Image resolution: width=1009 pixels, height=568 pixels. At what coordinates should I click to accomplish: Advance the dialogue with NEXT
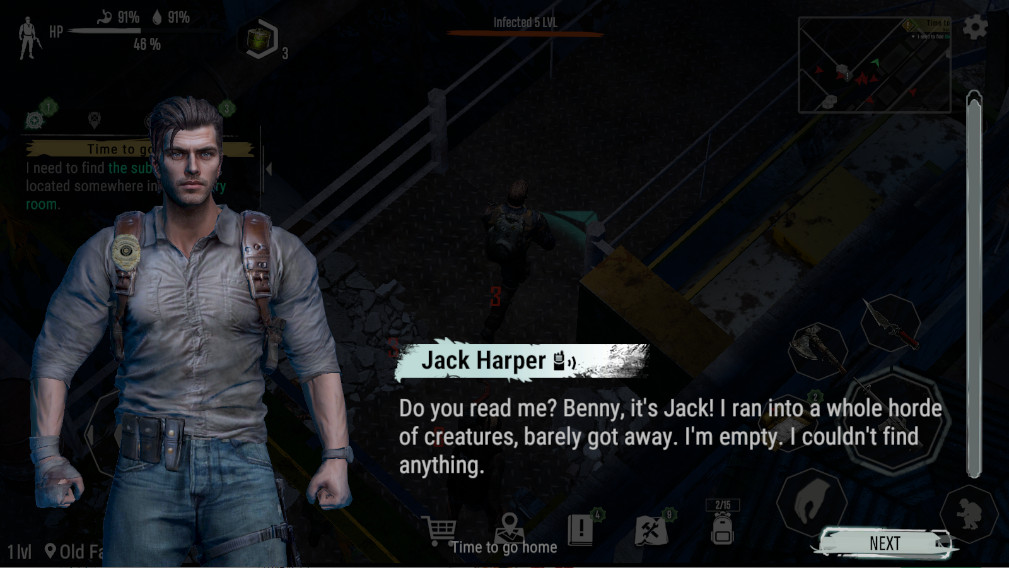(884, 543)
